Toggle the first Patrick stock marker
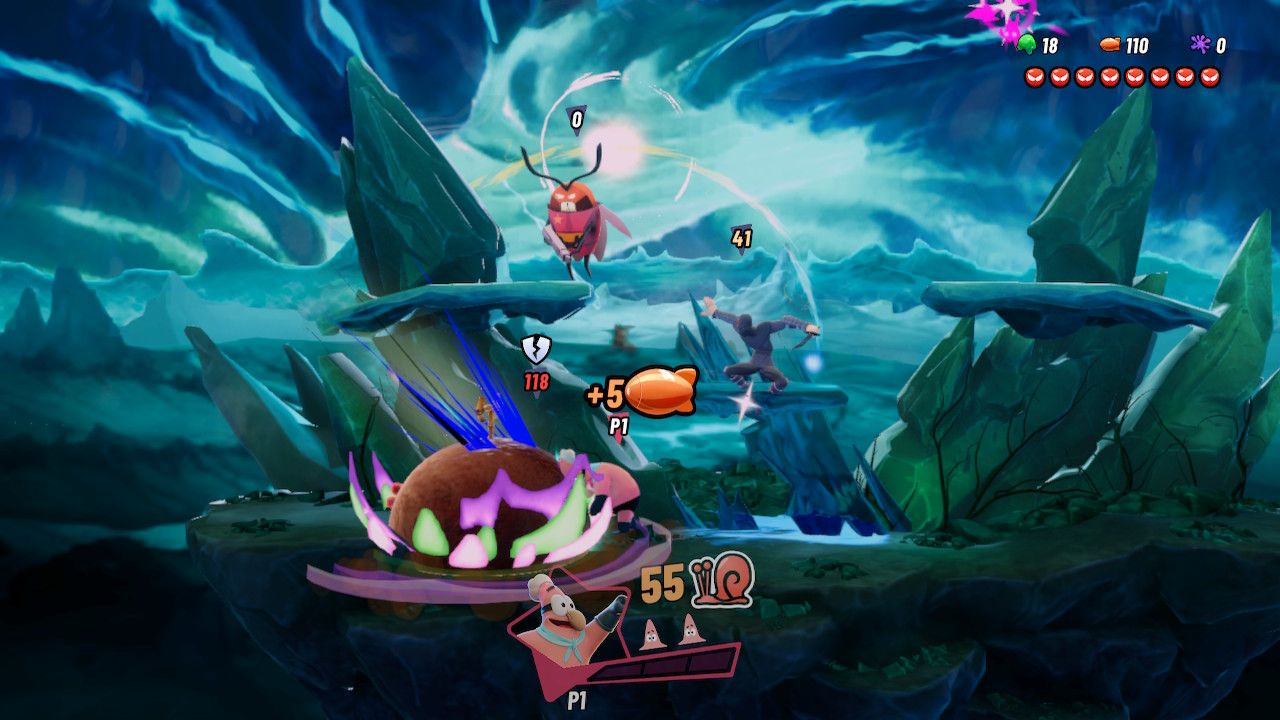This screenshot has width=1280, height=720. [651, 632]
